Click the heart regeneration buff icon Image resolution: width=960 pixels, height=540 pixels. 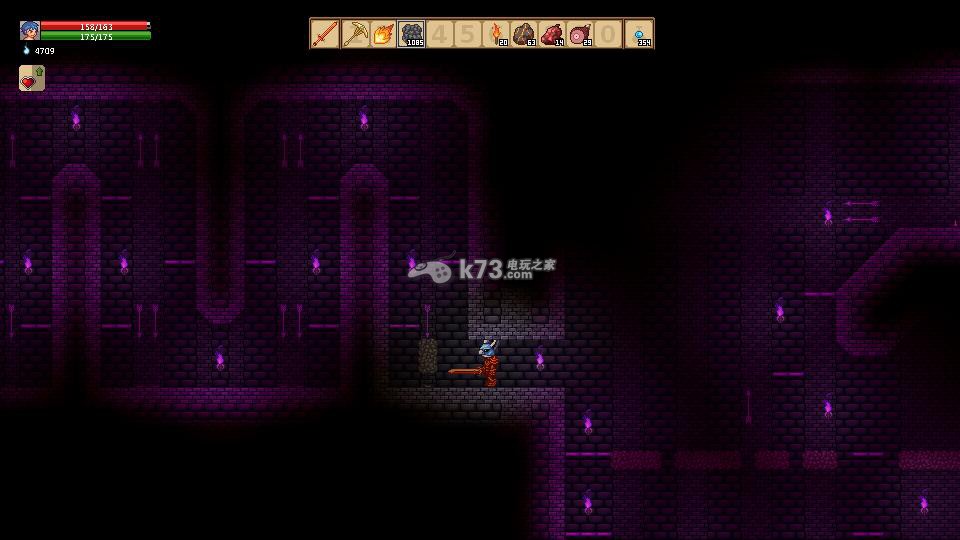click(x=32, y=78)
